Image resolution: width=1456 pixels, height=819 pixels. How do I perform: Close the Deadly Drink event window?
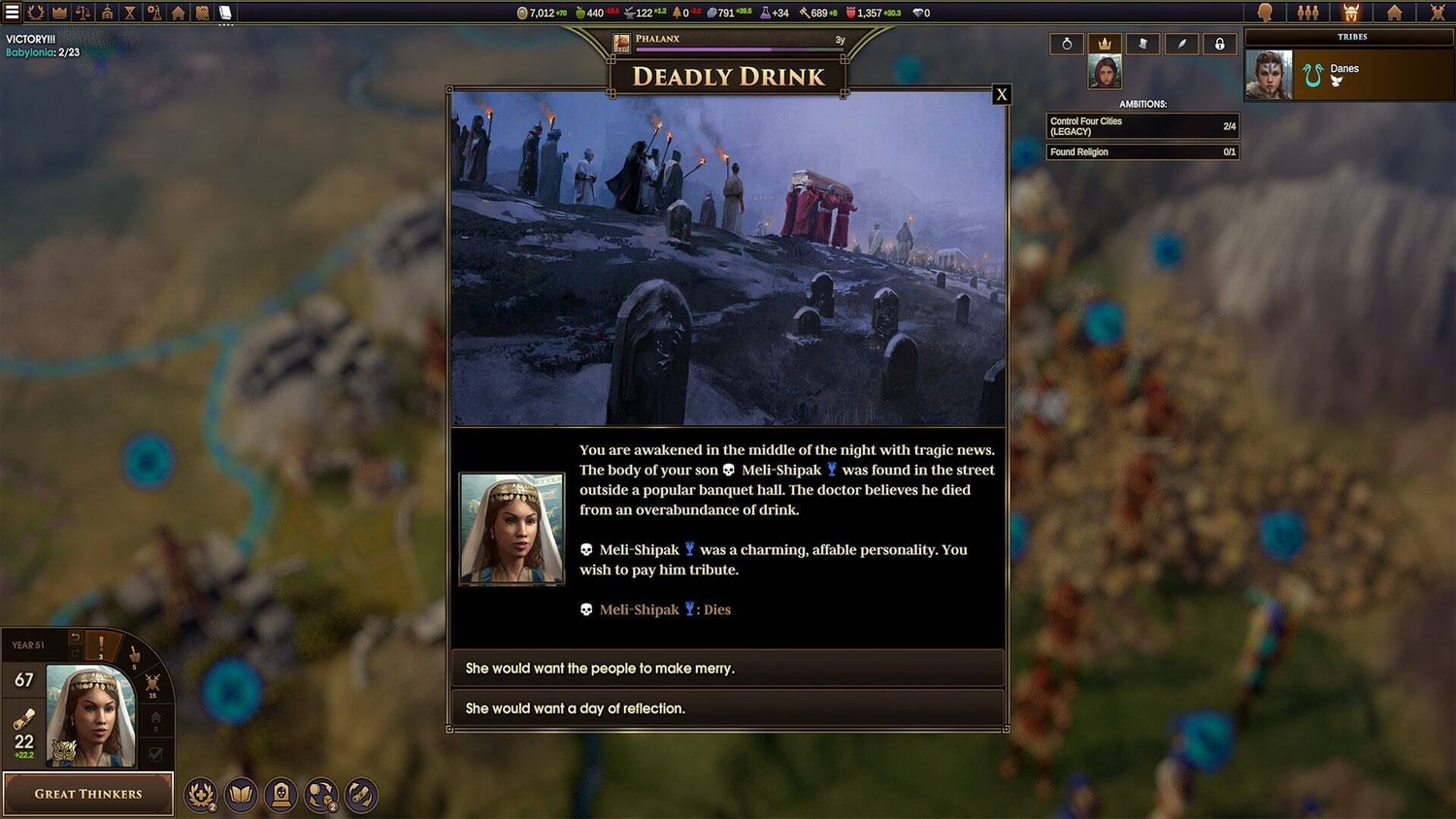pos(1002,94)
